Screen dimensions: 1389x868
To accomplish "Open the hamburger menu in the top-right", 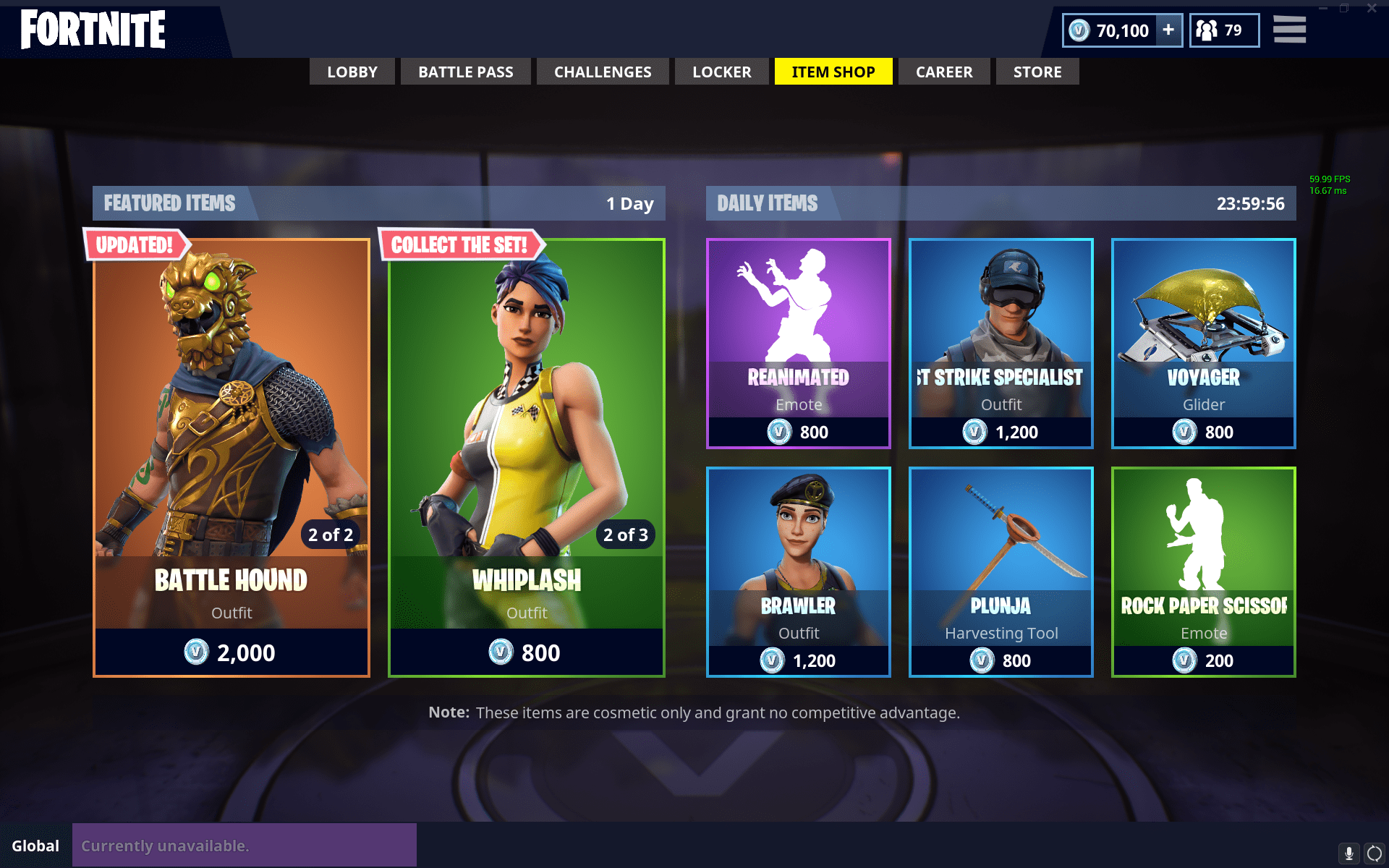I will [x=1289, y=30].
